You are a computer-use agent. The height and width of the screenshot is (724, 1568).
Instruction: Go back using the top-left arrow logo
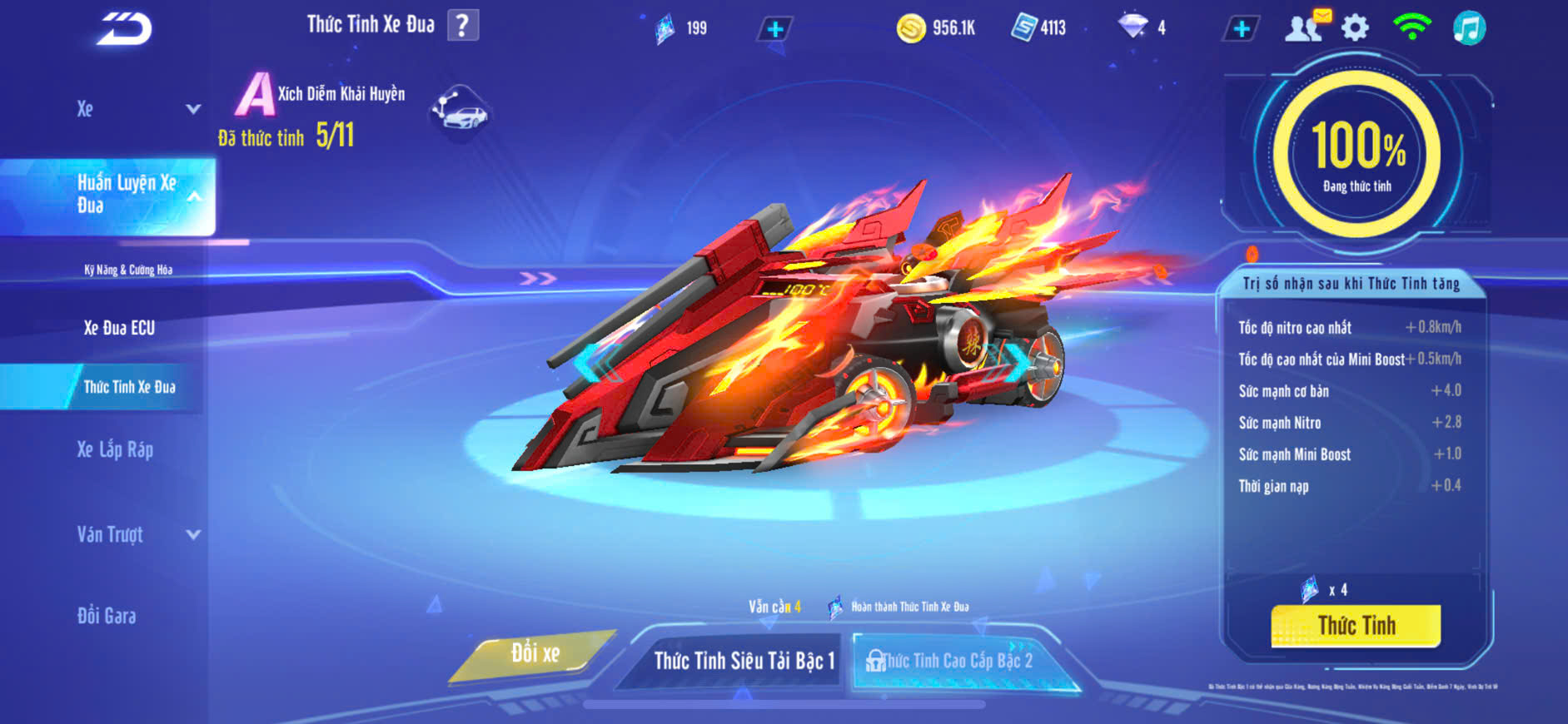click(x=125, y=29)
